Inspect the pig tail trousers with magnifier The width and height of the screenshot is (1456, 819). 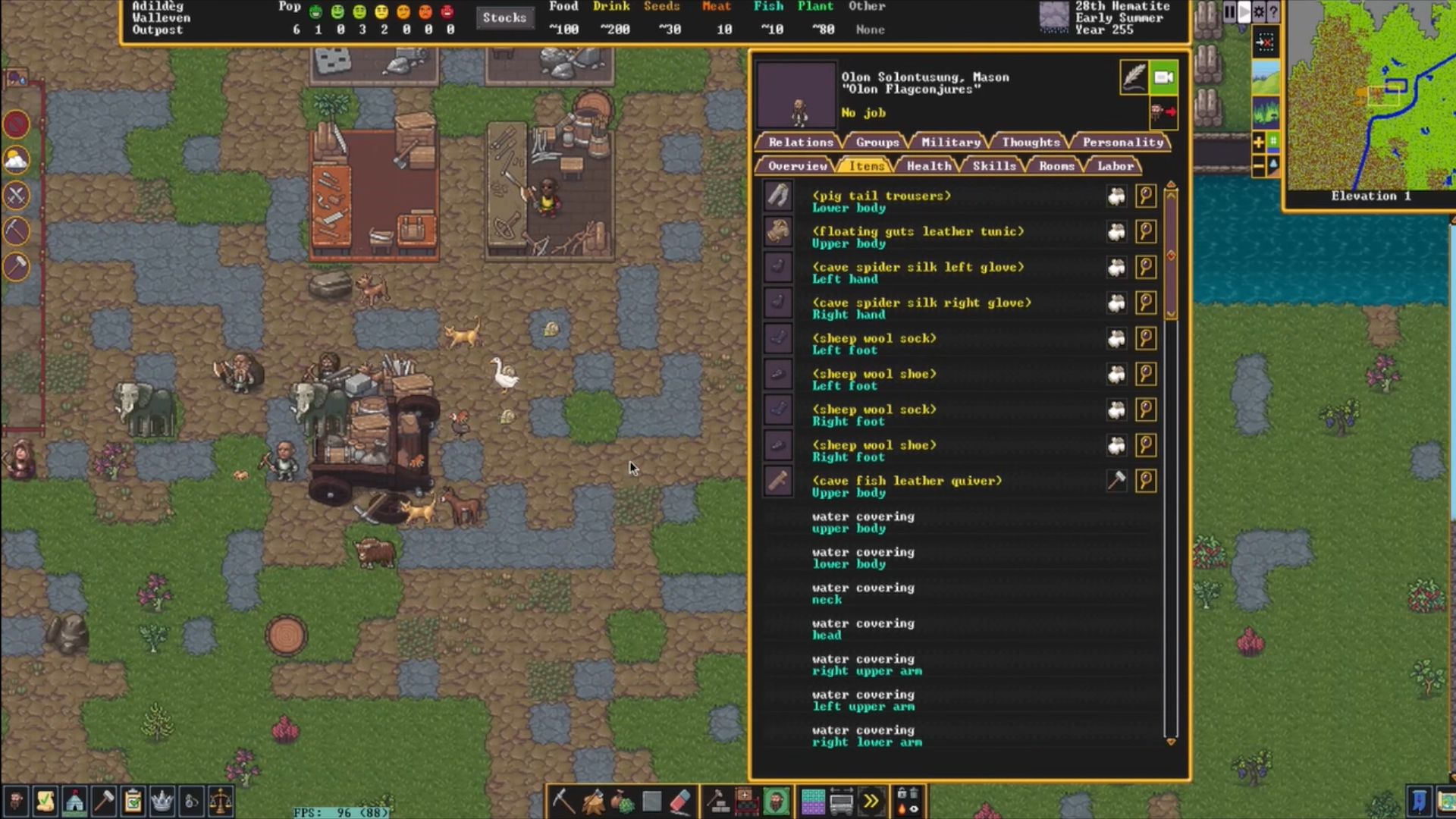pos(1146,196)
